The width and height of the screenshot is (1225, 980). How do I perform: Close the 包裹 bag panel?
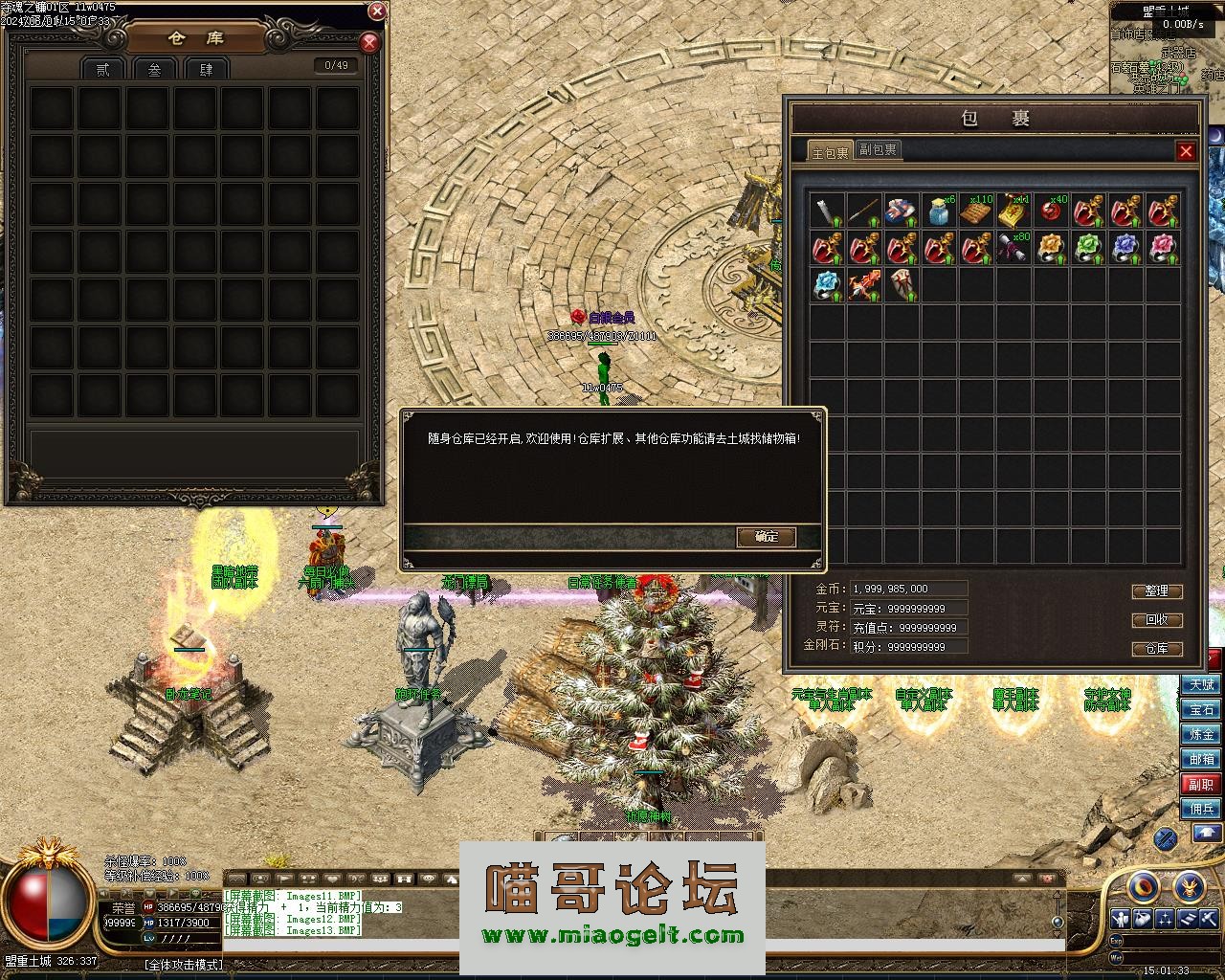point(1186,151)
